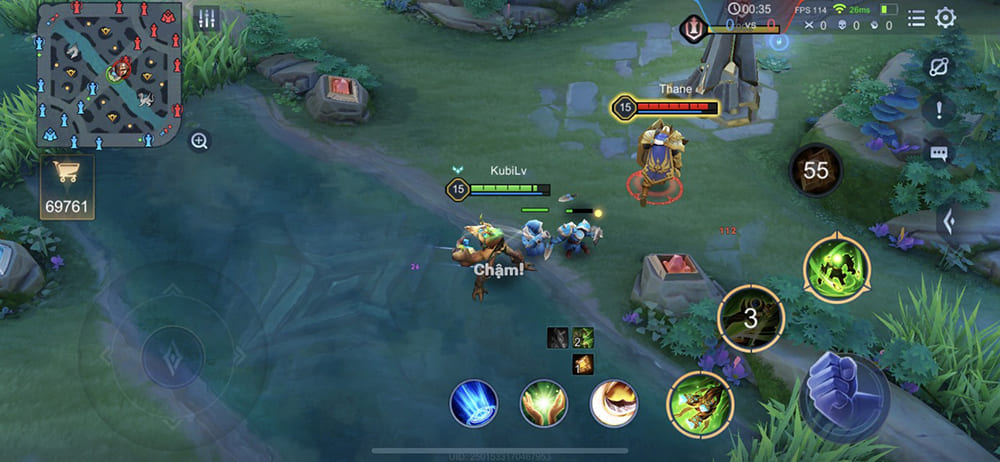Screen dimensions: 1000x462
Task: Activate the green ultimate ability
Action: click(837, 268)
